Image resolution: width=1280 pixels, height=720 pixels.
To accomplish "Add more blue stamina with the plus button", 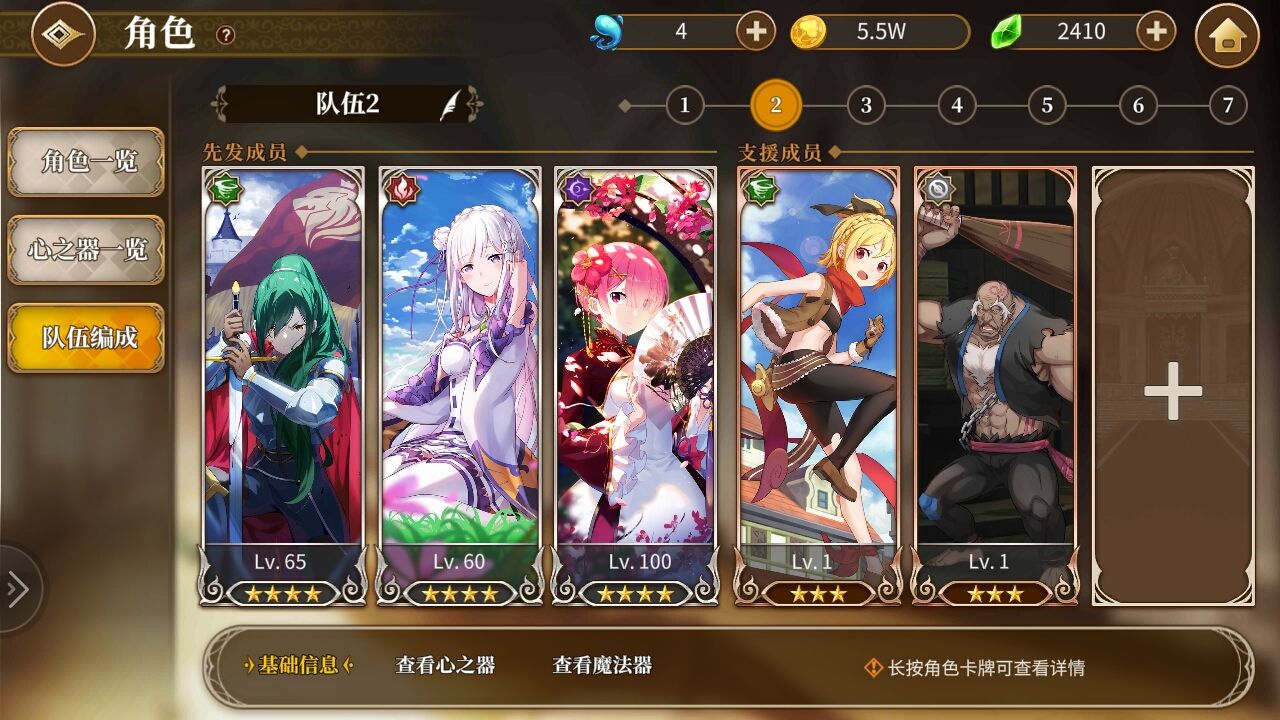I will click(756, 32).
